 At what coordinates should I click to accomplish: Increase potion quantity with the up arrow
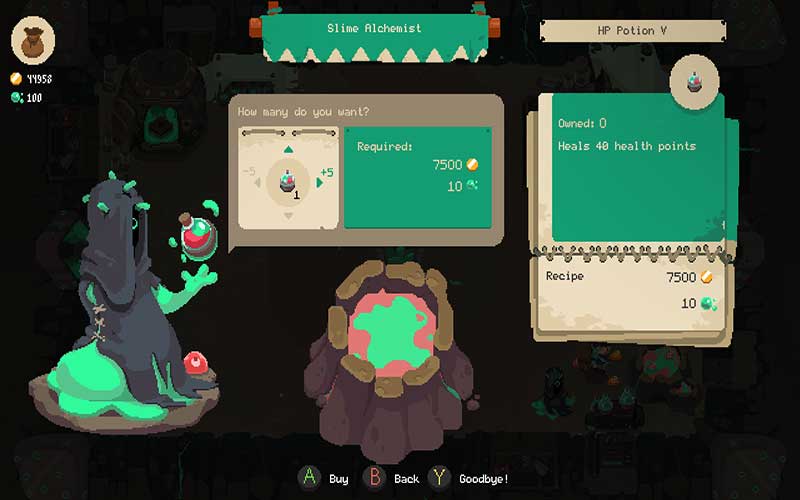pyautogui.click(x=288, y=150)
